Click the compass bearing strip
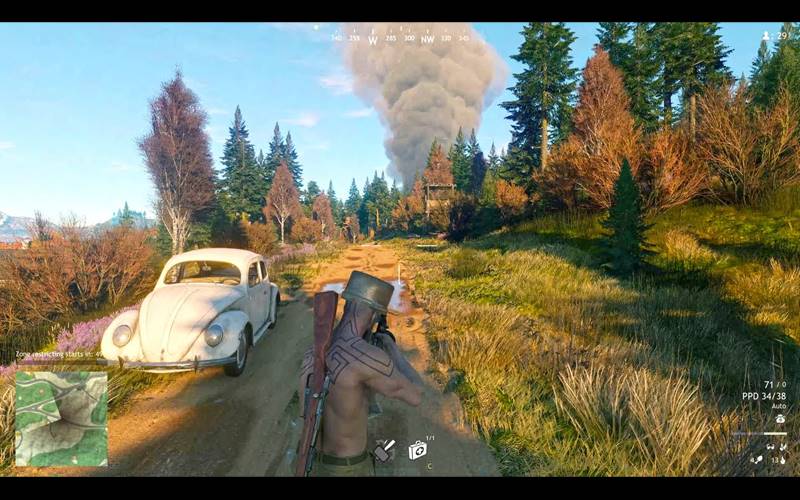Screen dimensions: 800x500 tap(399, 39)
